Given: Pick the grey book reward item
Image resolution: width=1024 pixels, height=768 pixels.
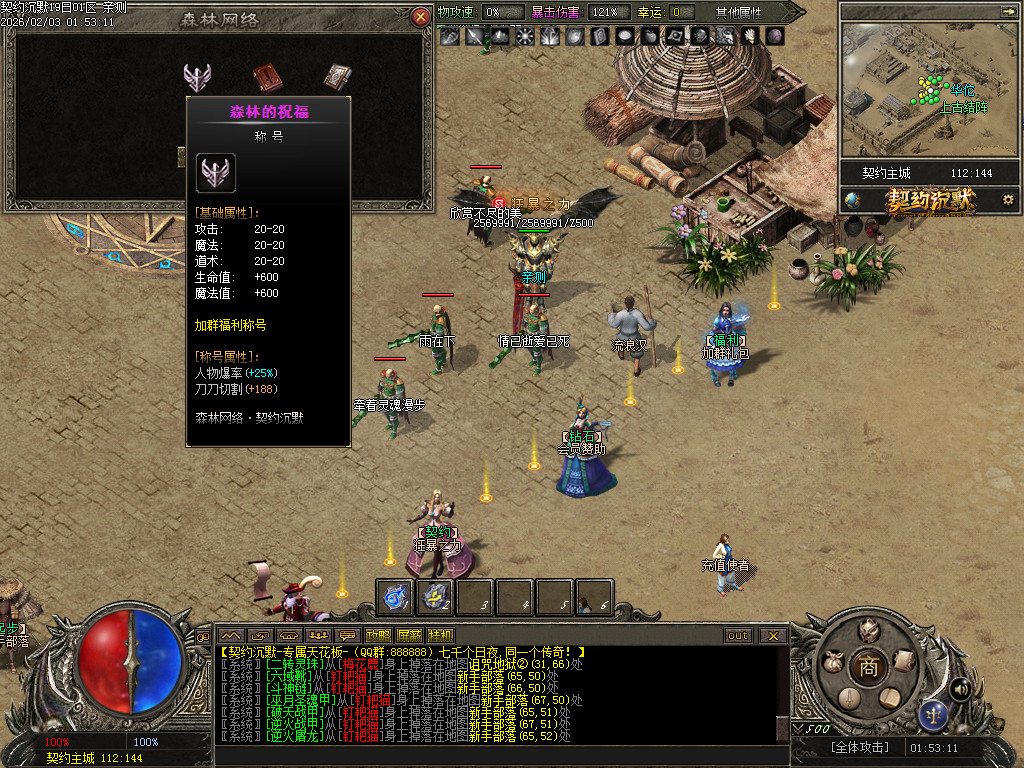Looking at the screenshot, I should coord(336,77).
